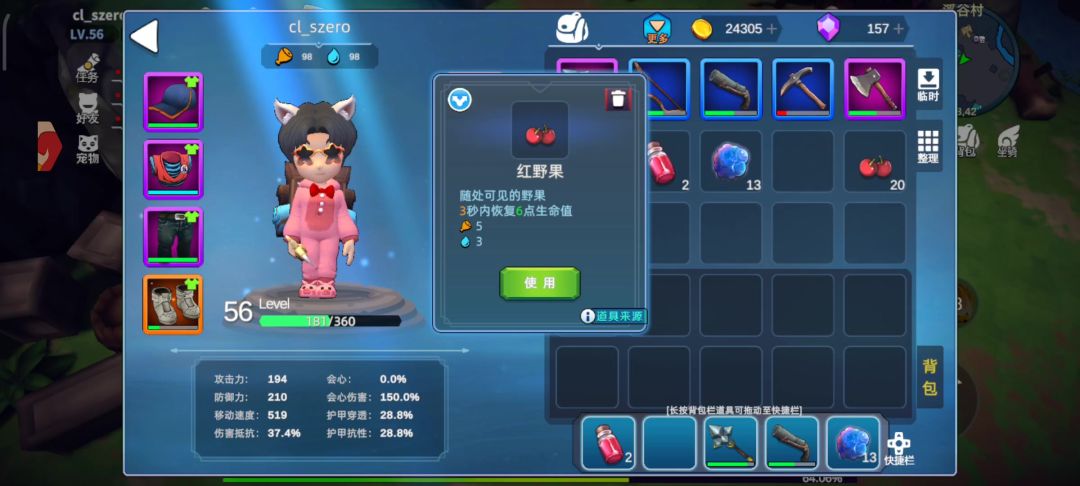Use the red wild berry (使用)
Viewport: 1080px width, 486px height.
tap(540, 283)
